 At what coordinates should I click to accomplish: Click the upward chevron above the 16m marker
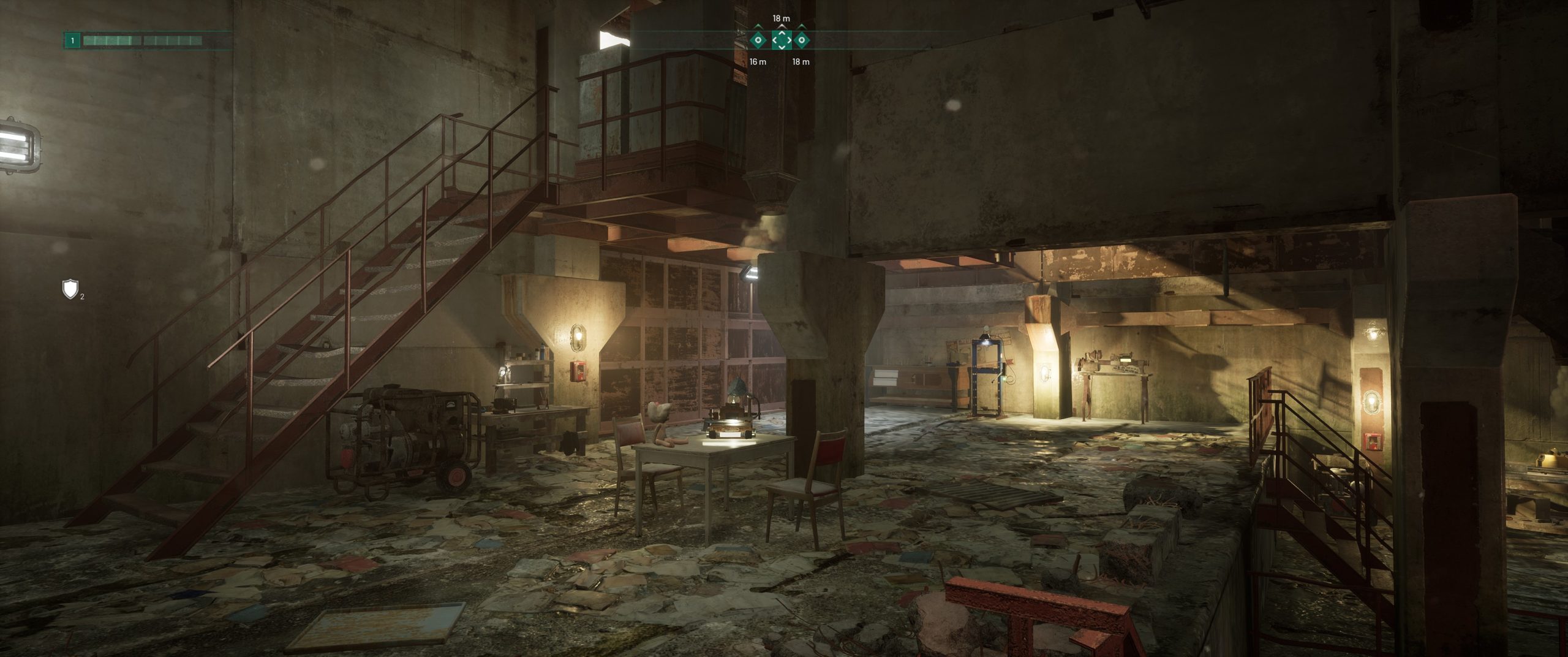point(758,27)
